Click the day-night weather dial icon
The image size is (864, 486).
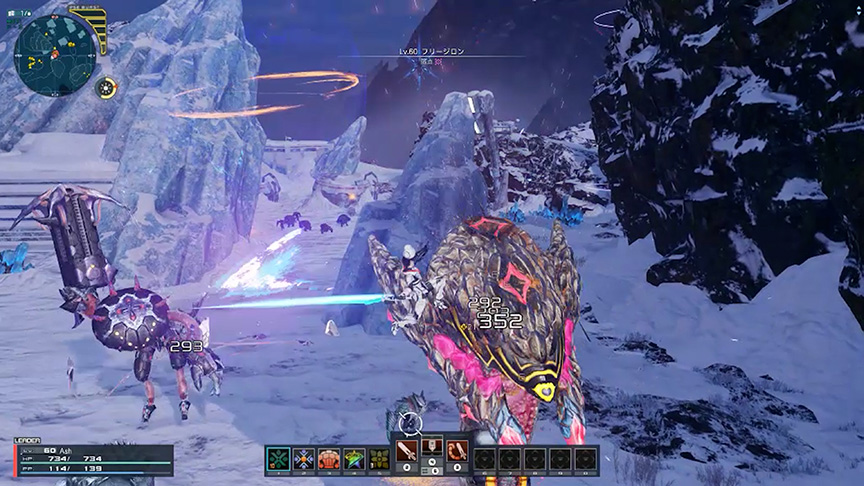(x=105, y=87)
